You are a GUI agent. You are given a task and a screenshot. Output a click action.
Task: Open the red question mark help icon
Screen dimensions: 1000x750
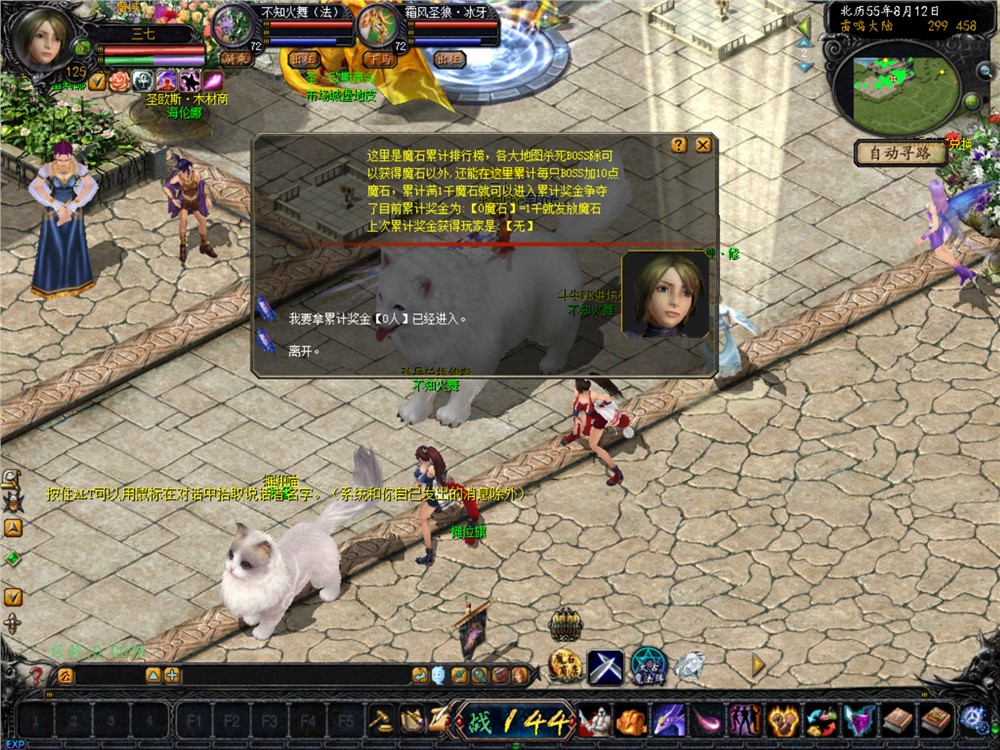(x=36, y=677)
